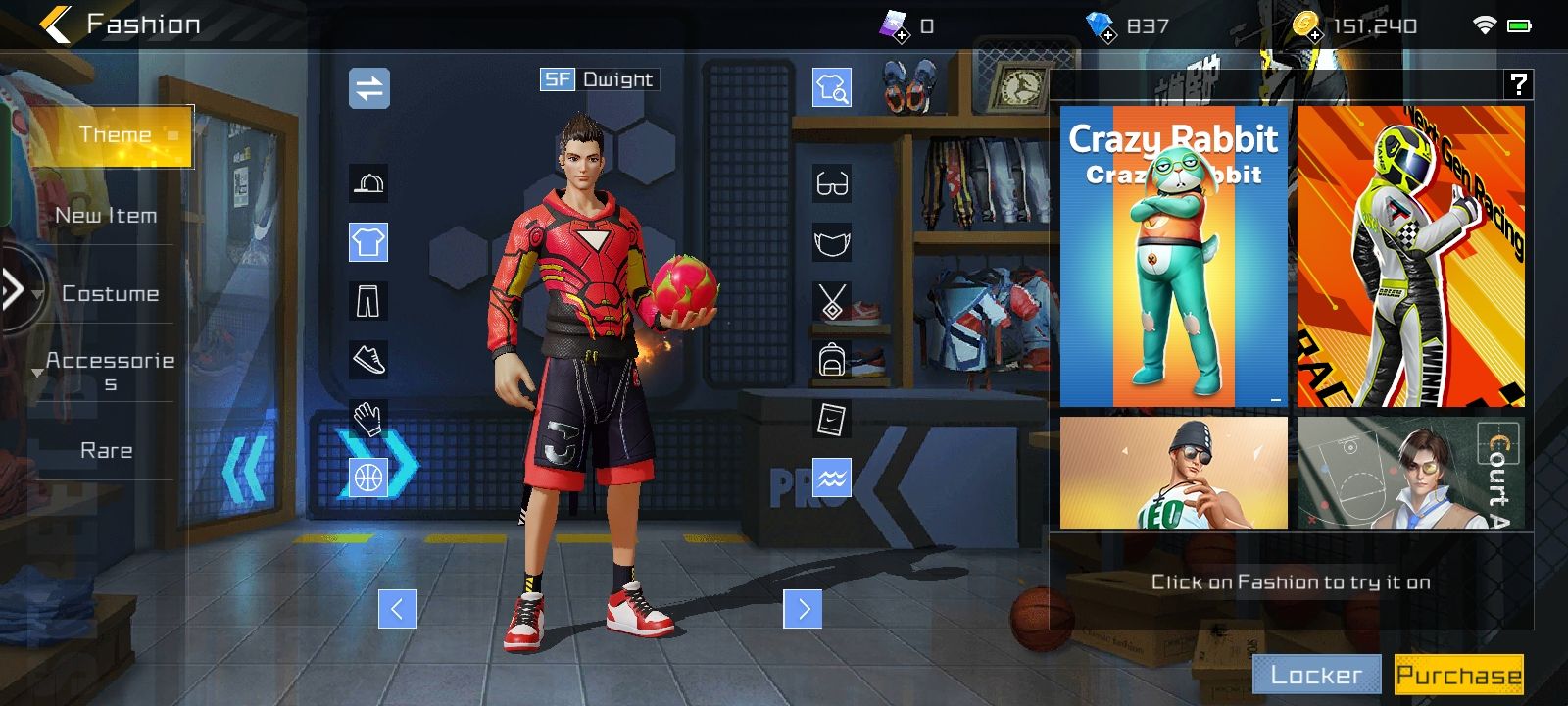Show the Accessories category
Viewport: 1568px width, 706px height.
(x=110, y=371)
